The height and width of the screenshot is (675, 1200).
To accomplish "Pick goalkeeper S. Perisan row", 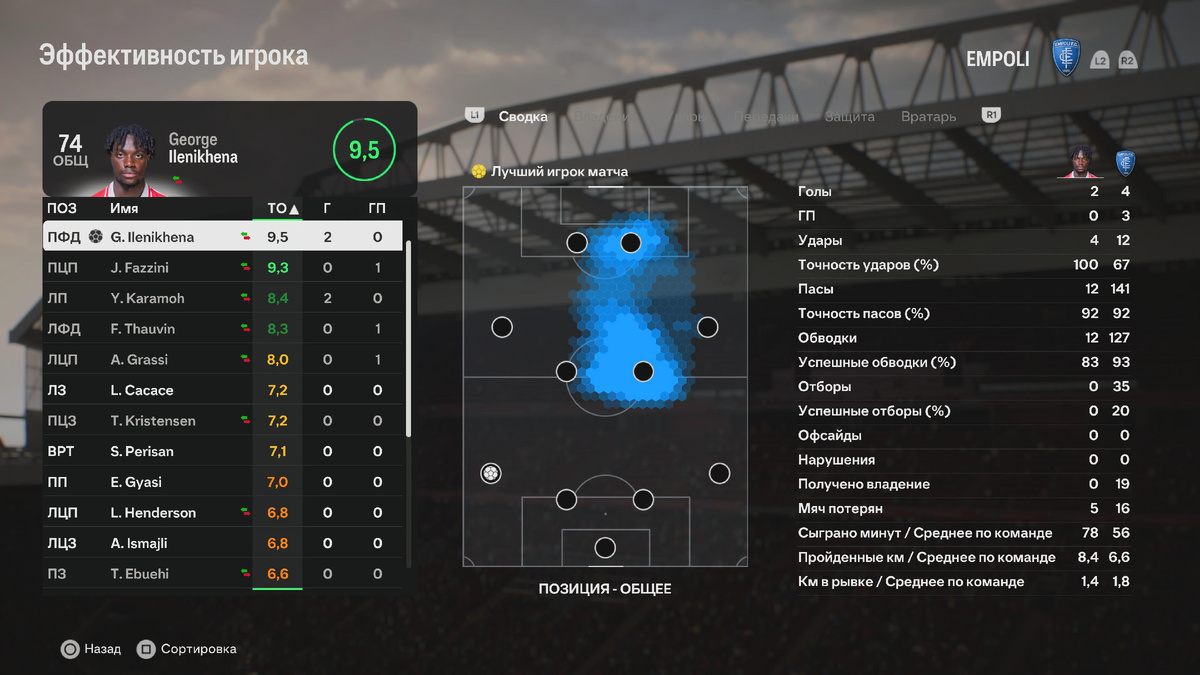I will pos(223,452).
